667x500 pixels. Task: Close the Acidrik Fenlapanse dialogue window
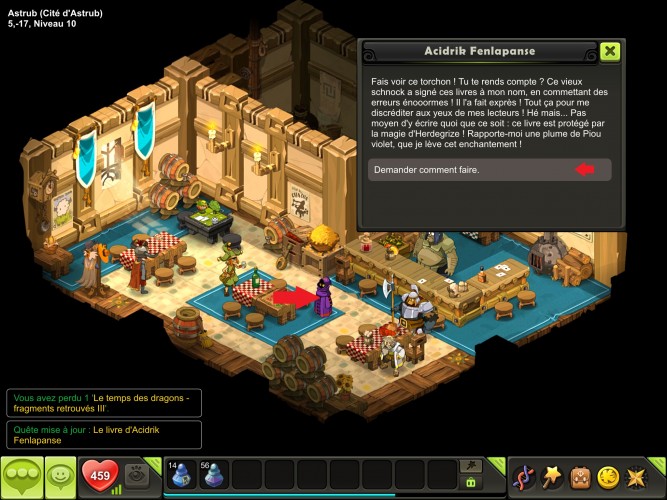(x=610, y=52)
